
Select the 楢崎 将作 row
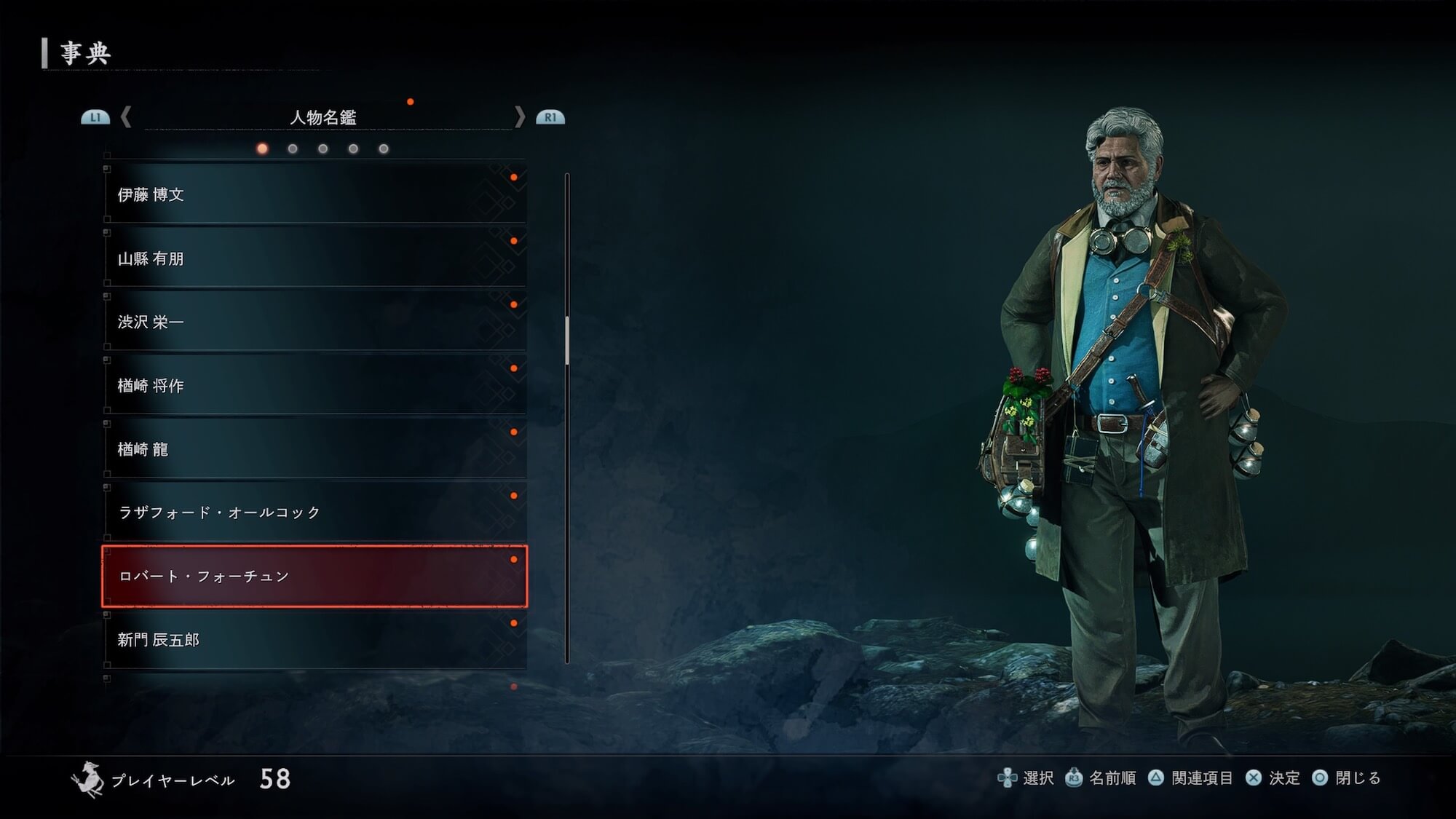(x=314, y=386)
